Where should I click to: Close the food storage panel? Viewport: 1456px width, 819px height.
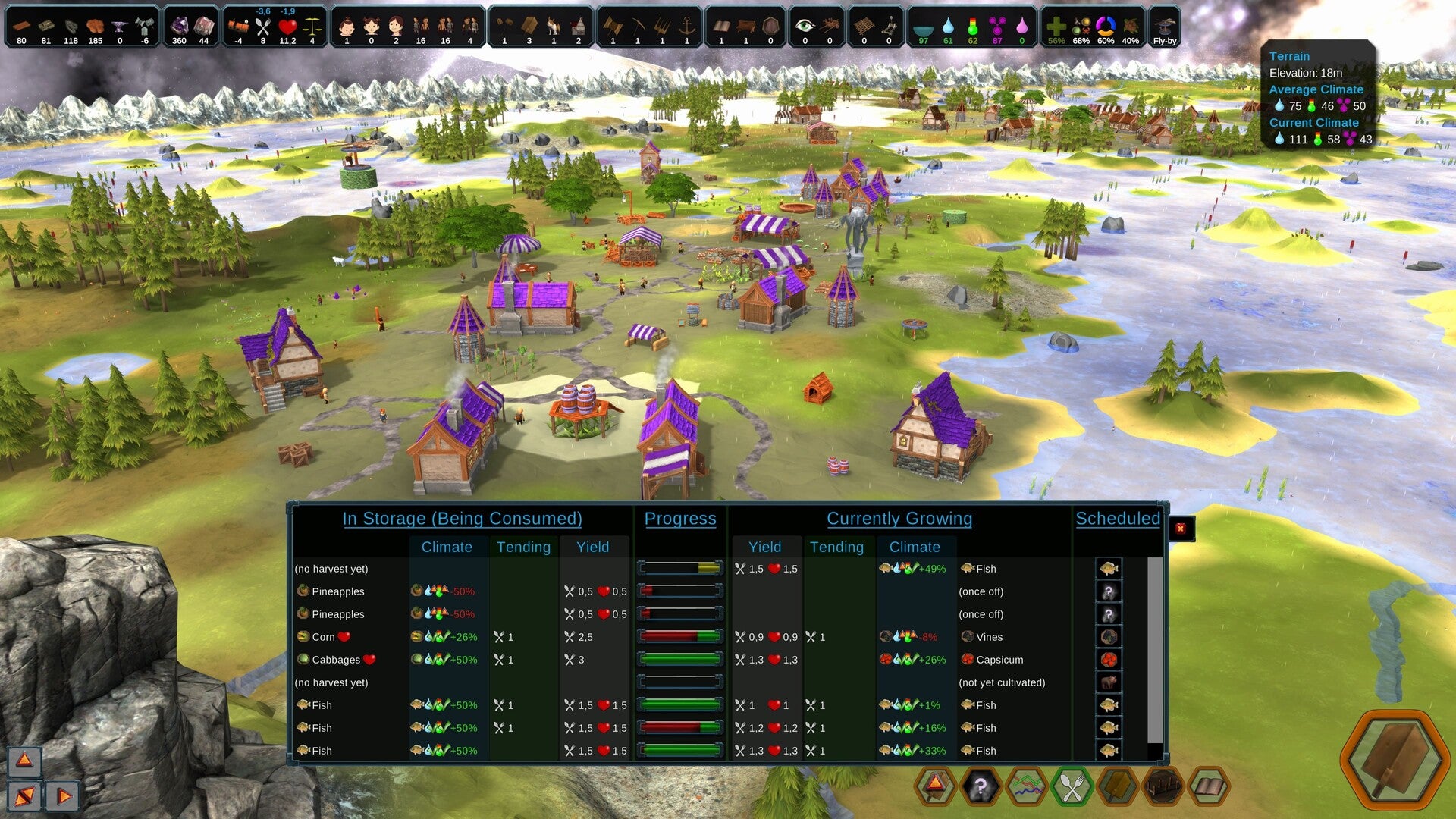pyautogui.click(x=1181, y=529)
